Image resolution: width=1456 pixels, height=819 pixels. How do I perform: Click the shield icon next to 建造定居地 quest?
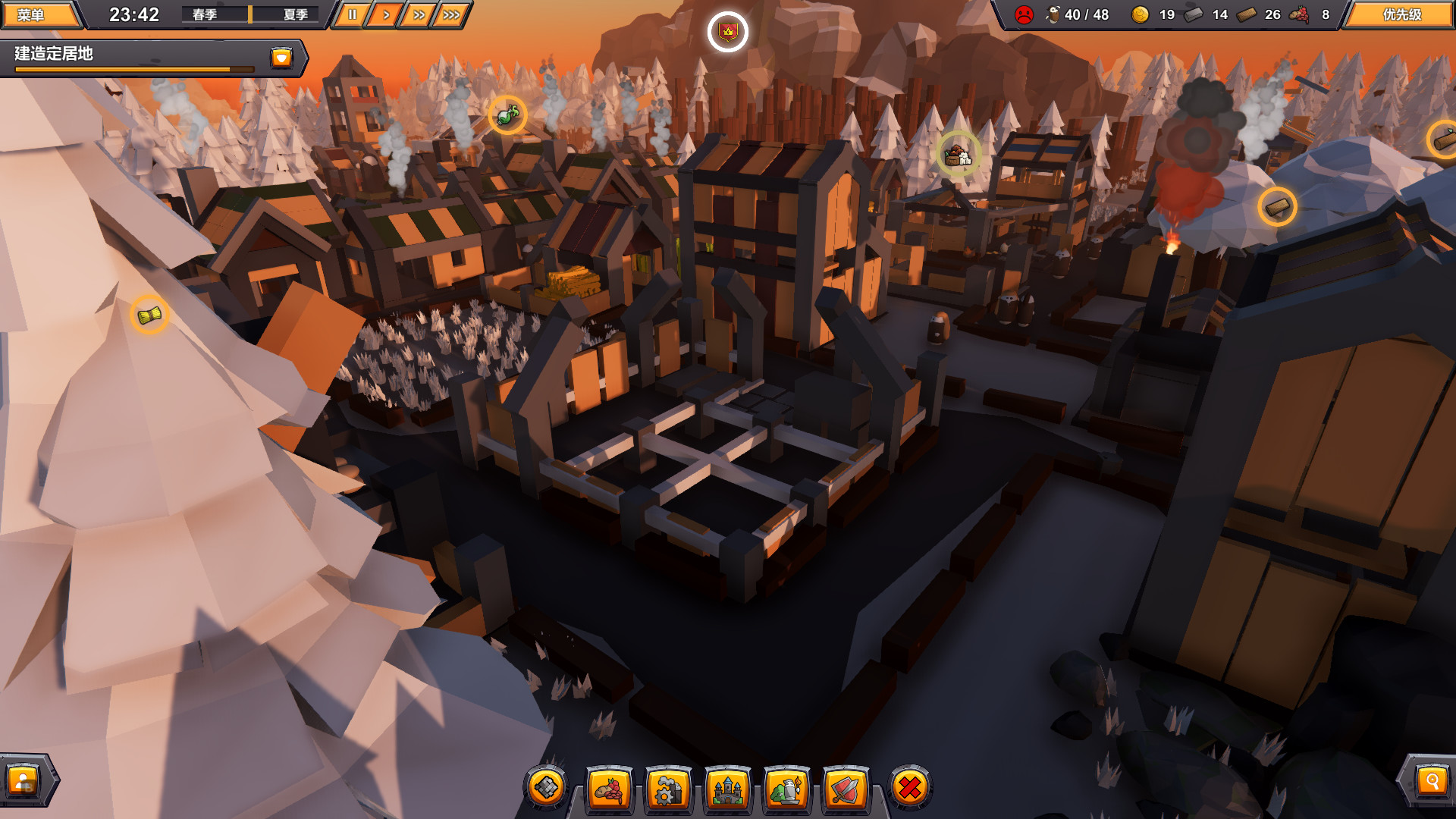pyautogui.click(x=281, y=57)
